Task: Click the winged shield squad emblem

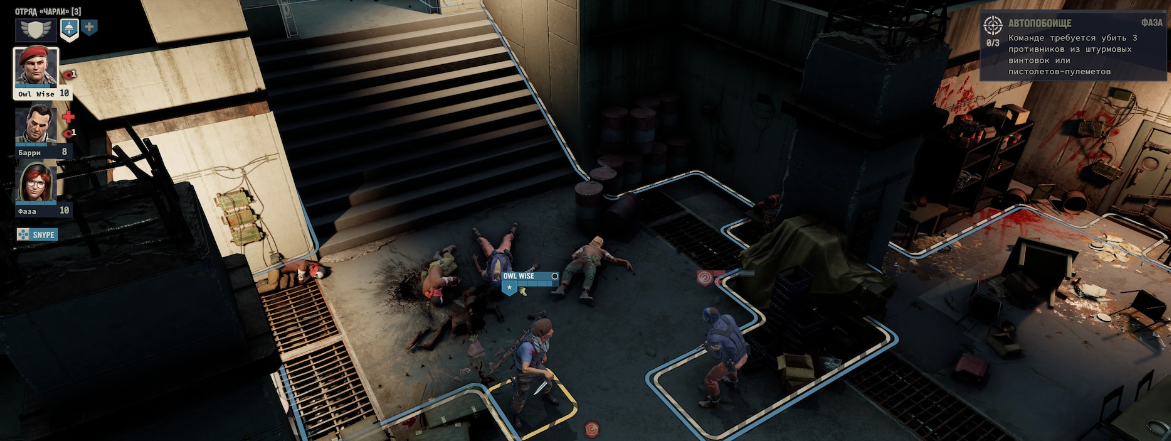Action: [35, 28]
